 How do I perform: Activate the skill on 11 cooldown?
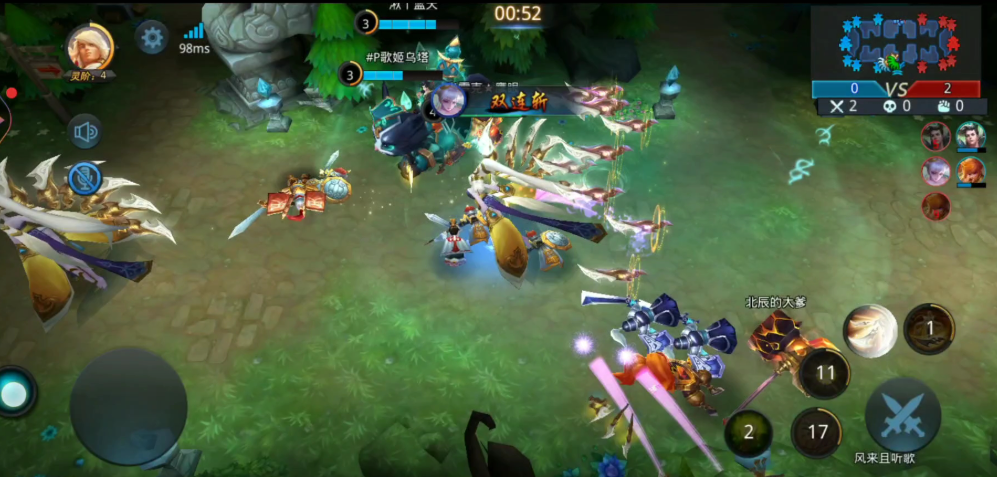(825, 374)
